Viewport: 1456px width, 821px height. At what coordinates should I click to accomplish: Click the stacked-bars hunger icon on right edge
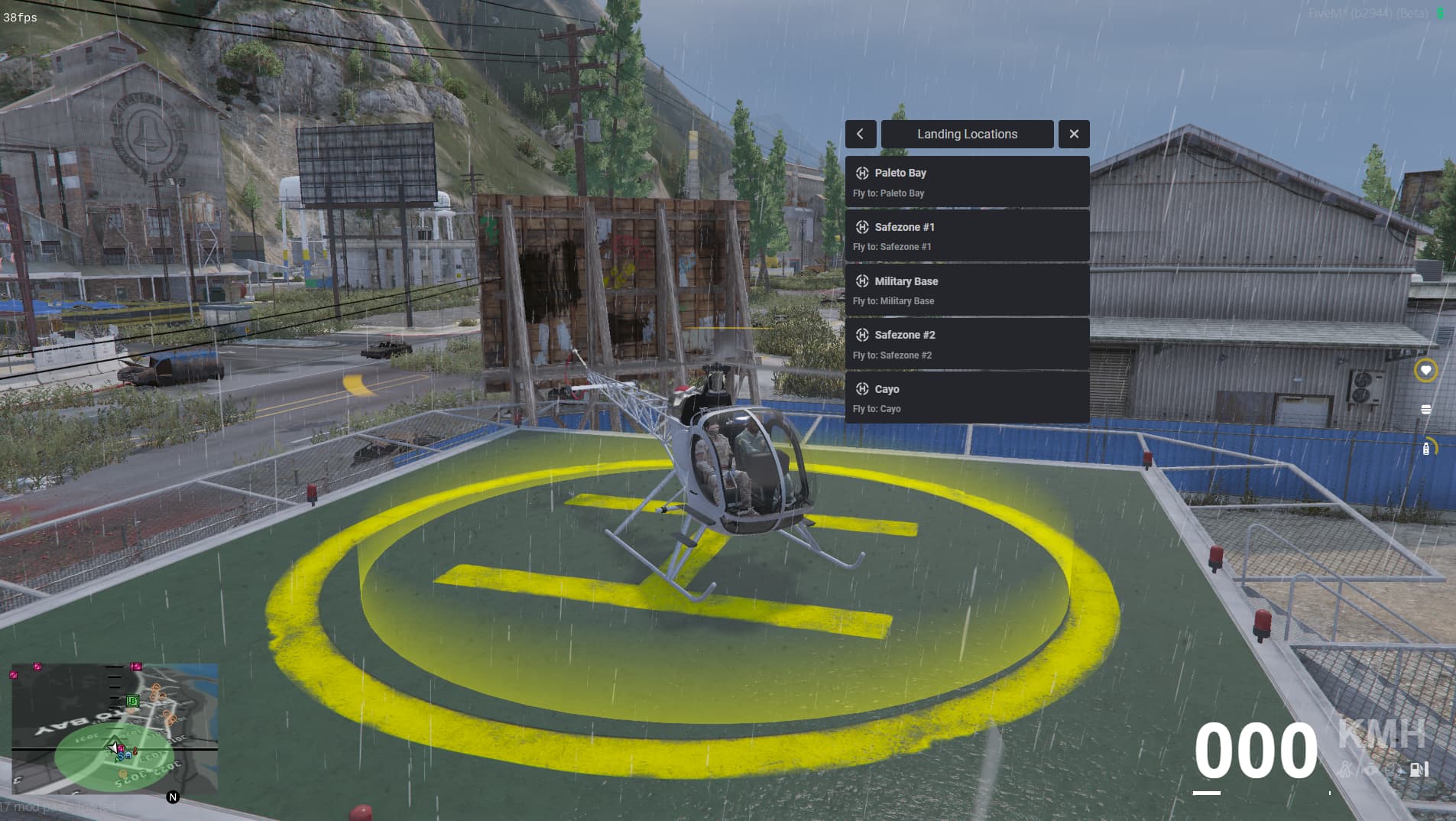[x=1426, y=409]
